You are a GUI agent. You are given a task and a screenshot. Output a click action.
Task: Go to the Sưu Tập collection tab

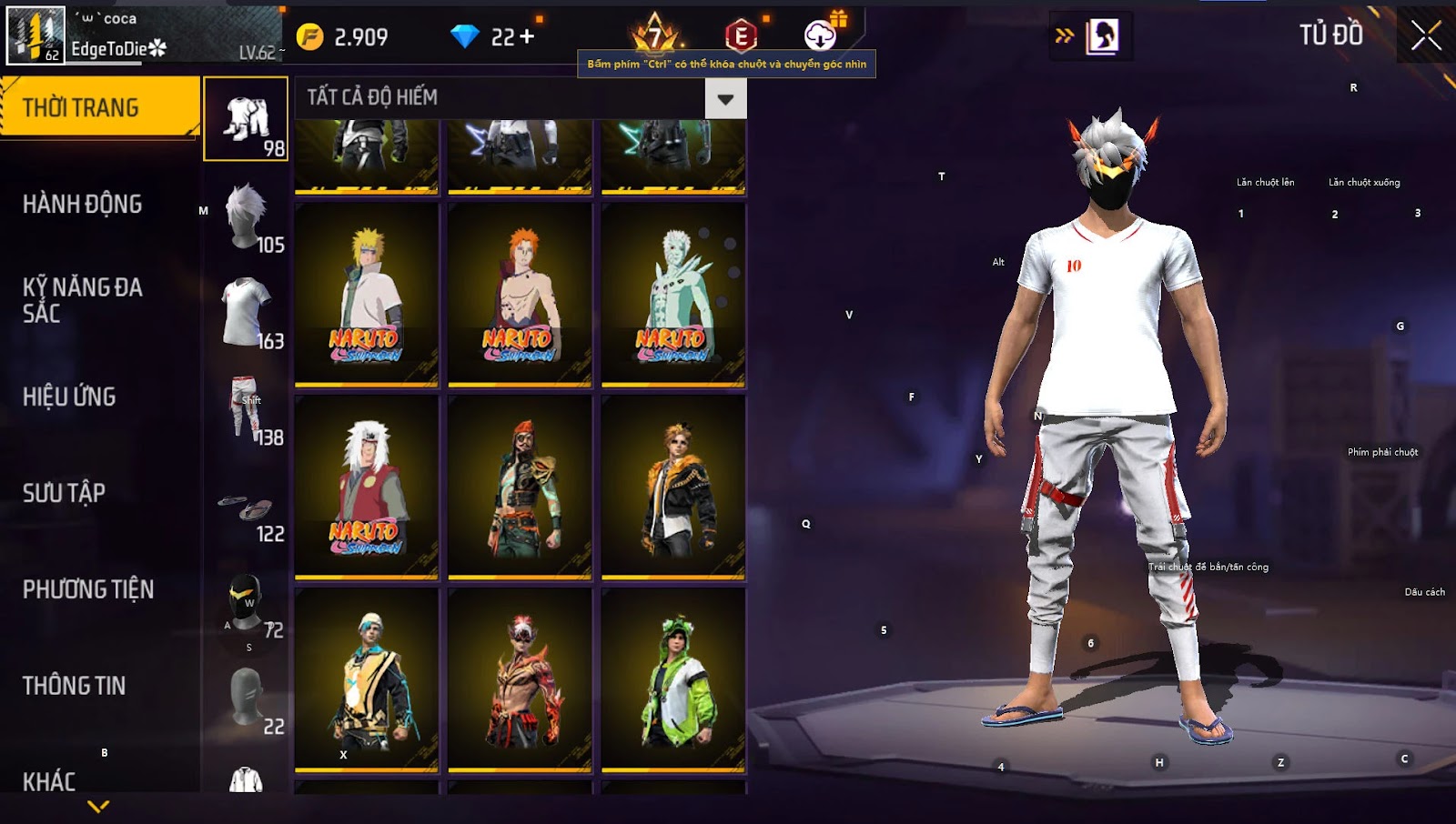(x=64, y=493)
